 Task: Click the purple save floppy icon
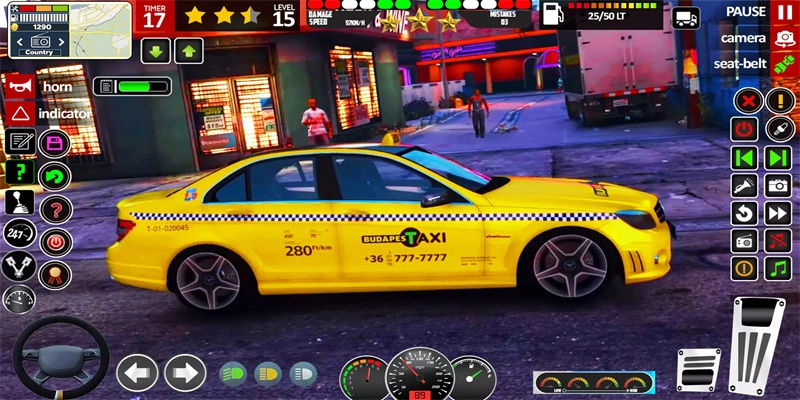[54, 143]
